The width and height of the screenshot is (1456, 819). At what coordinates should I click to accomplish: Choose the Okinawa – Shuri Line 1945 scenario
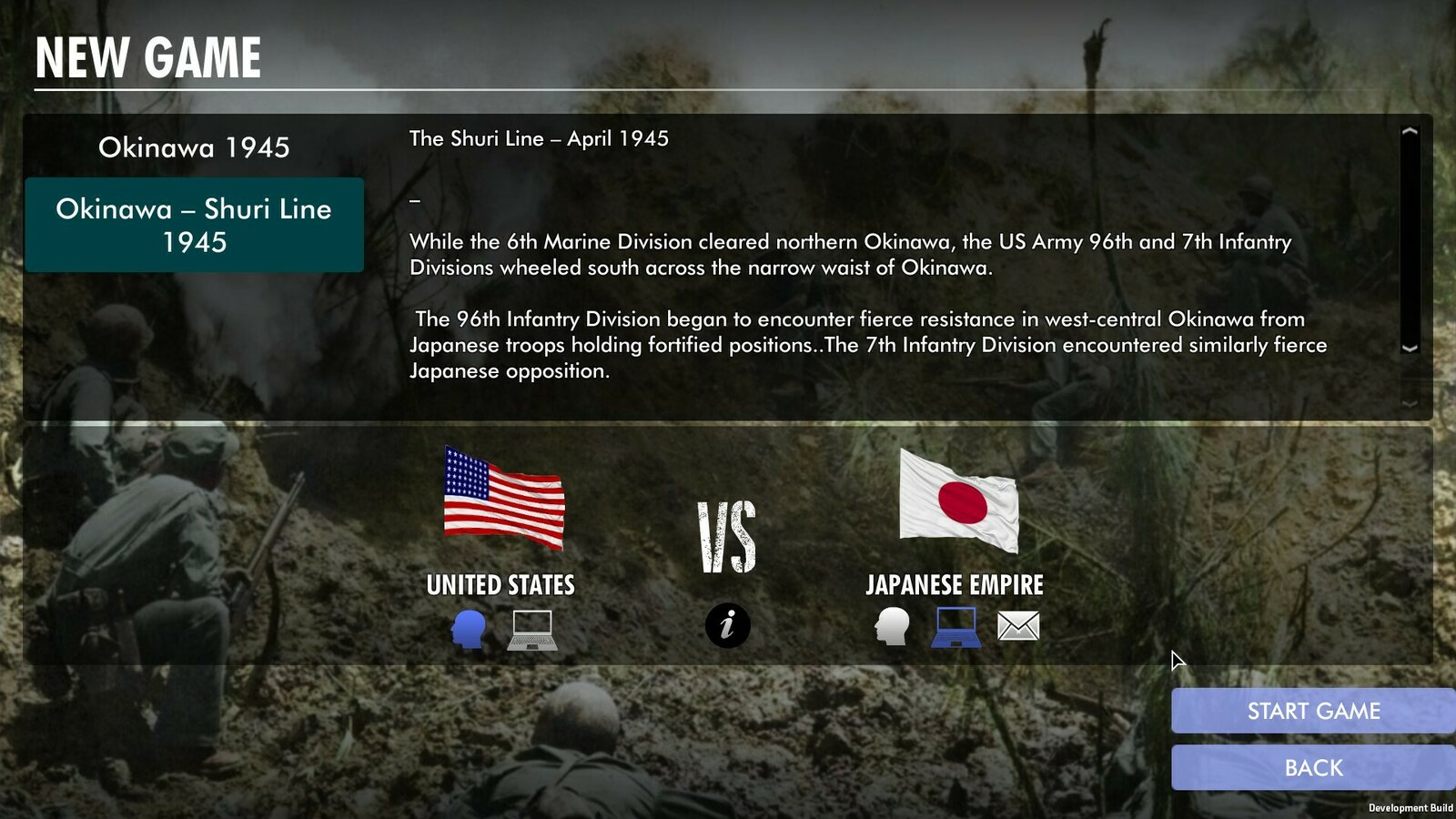194,225
